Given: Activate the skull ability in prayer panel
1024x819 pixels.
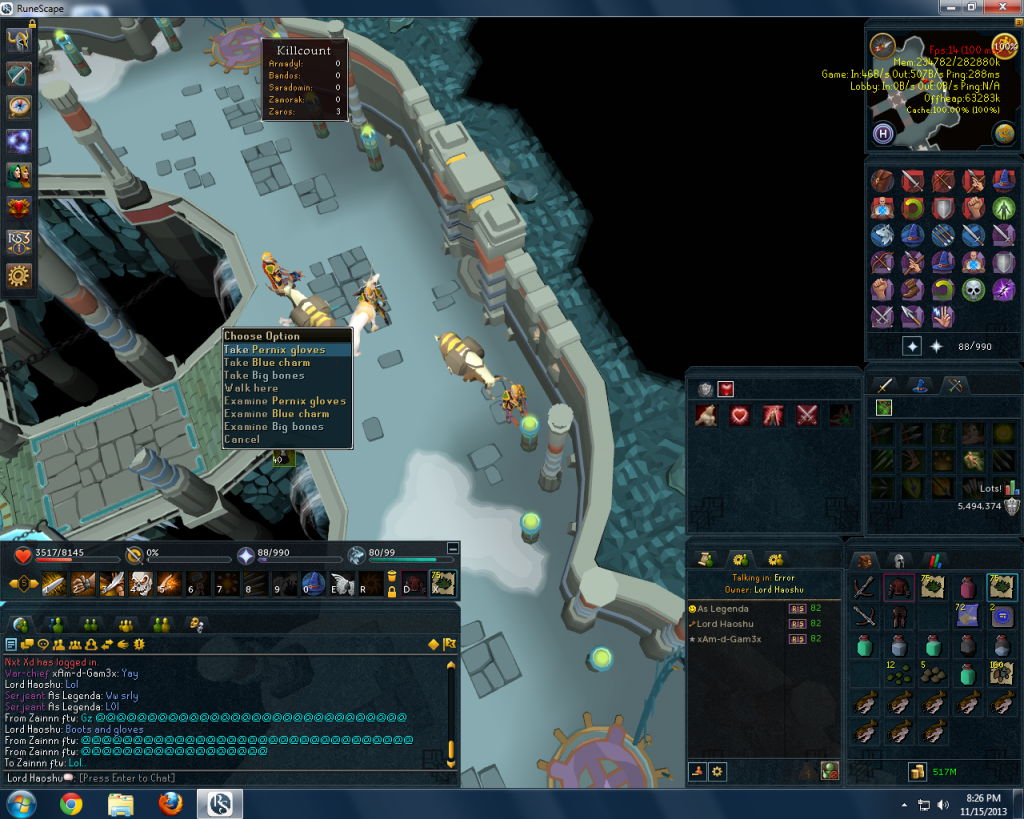Looking at the screenshot, I should click(973, 290).
